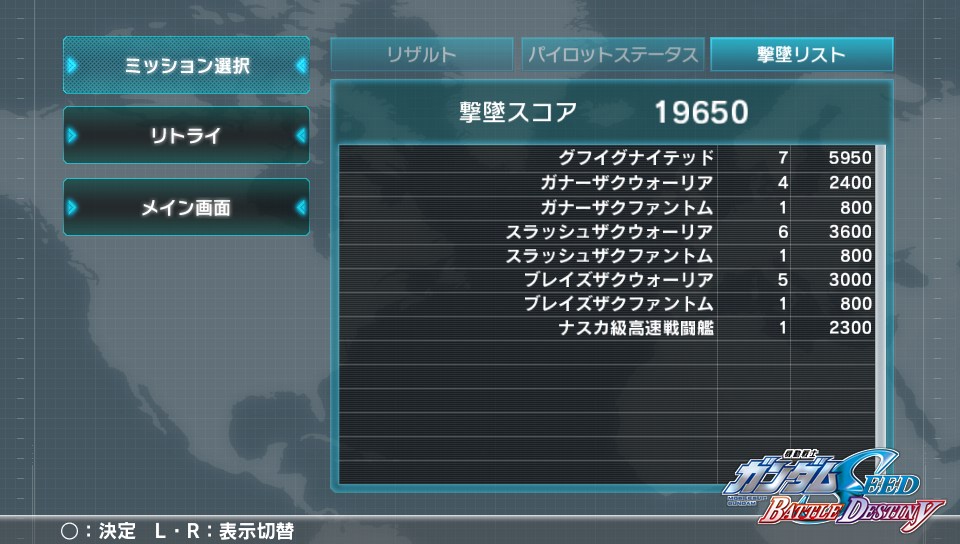
Task: Choose リトライ to retry the mission
Action: click(187, 136)
